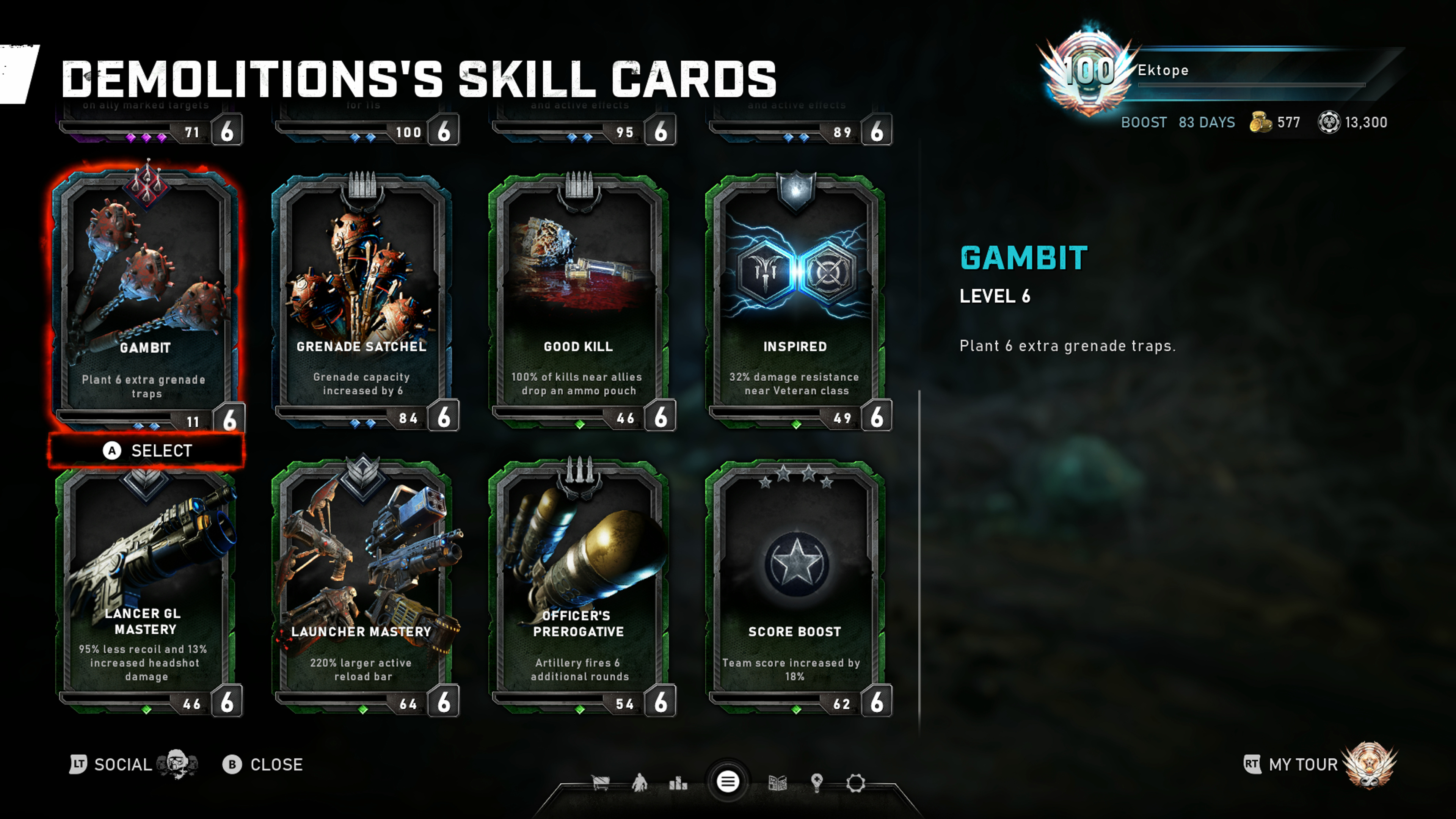The height and width of the screenshot is (819, 1456).
Task: Open the newspaper news icon
Action: (778, 783)
